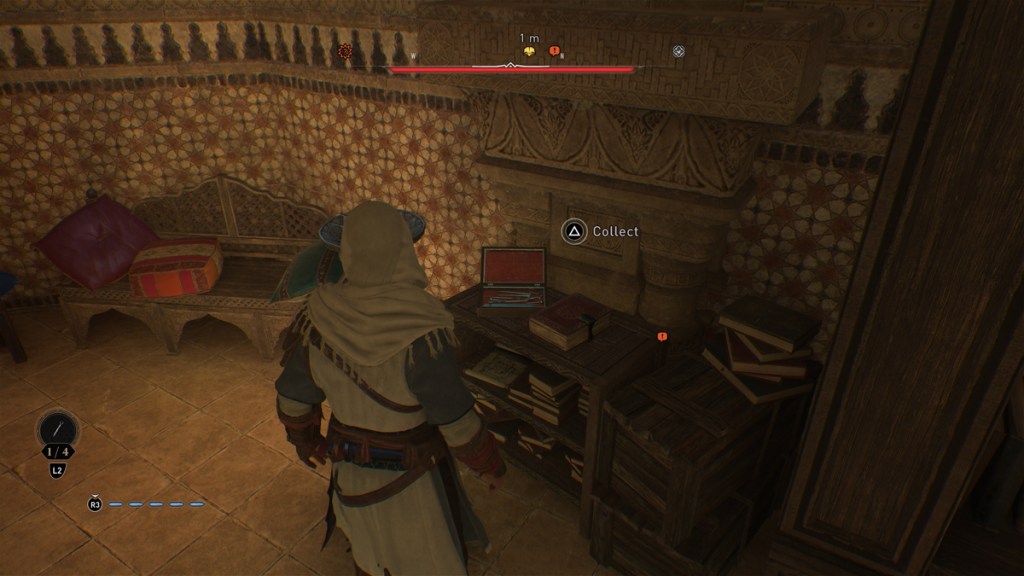The image size is (1024, 576).
Task: Click the orange exclamation icon on the compass bar
Action: pos(555,51)
